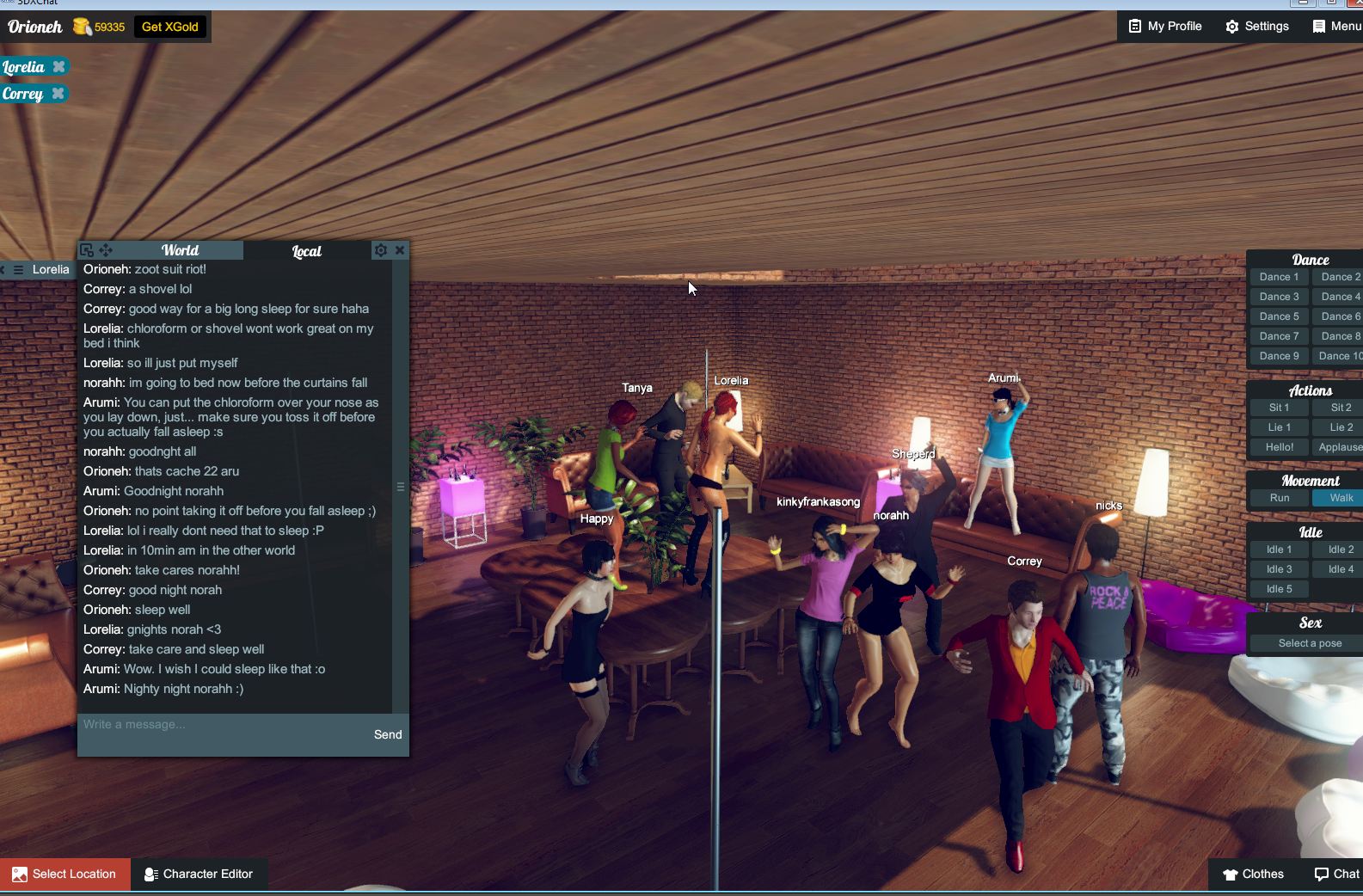Open the Character Editor
The width and height of the screenshot is (1363, 896).
pos(200,874)
